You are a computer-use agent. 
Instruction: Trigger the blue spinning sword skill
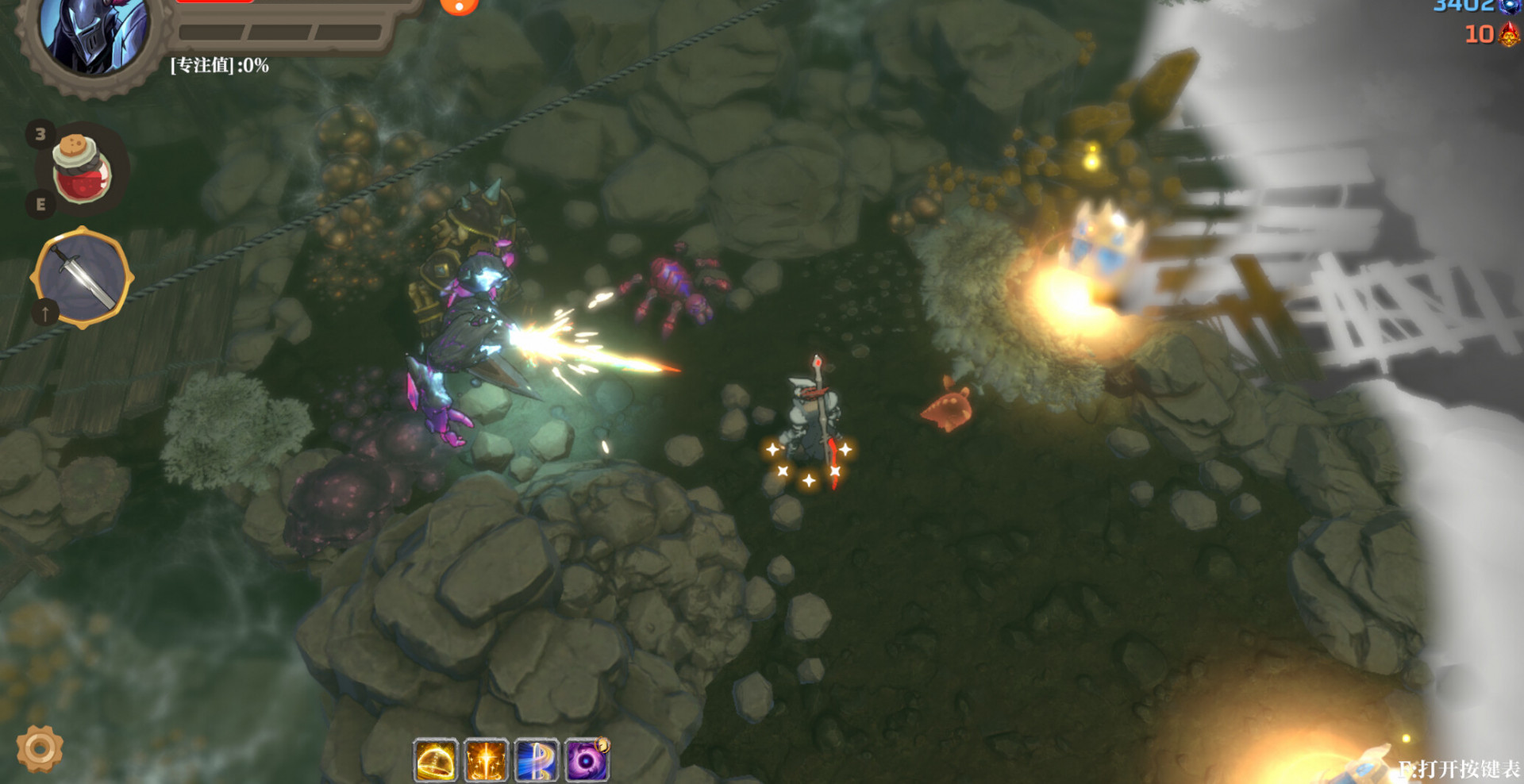pos(537,761)
